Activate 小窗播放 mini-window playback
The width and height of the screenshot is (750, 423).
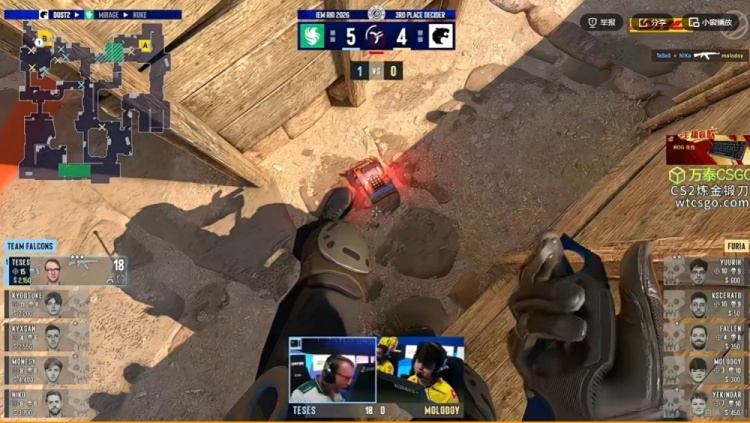click(712, 21)
